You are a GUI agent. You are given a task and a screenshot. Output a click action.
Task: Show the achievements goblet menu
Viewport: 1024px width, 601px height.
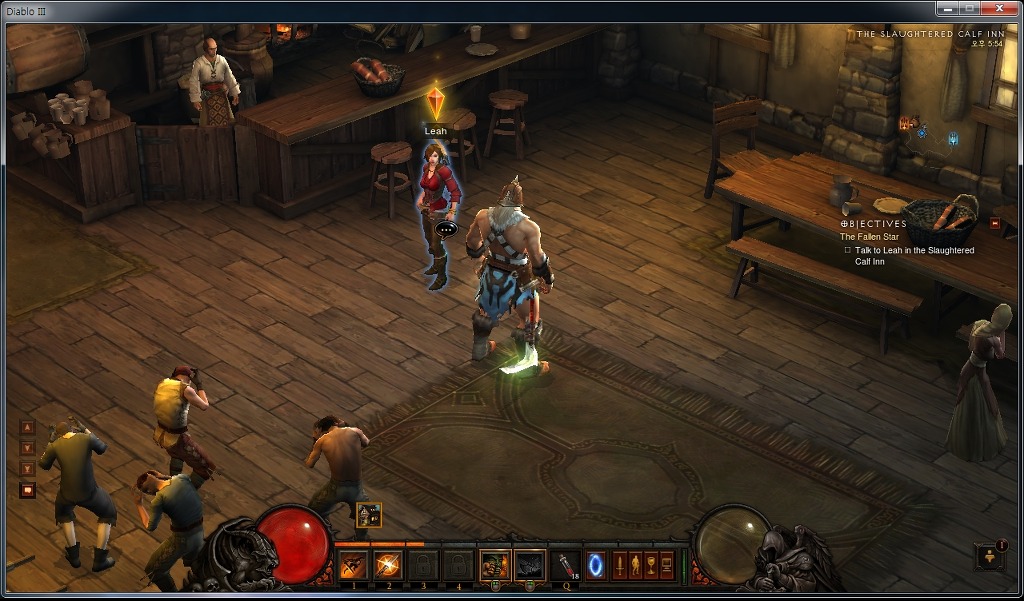tap(651, 565)
